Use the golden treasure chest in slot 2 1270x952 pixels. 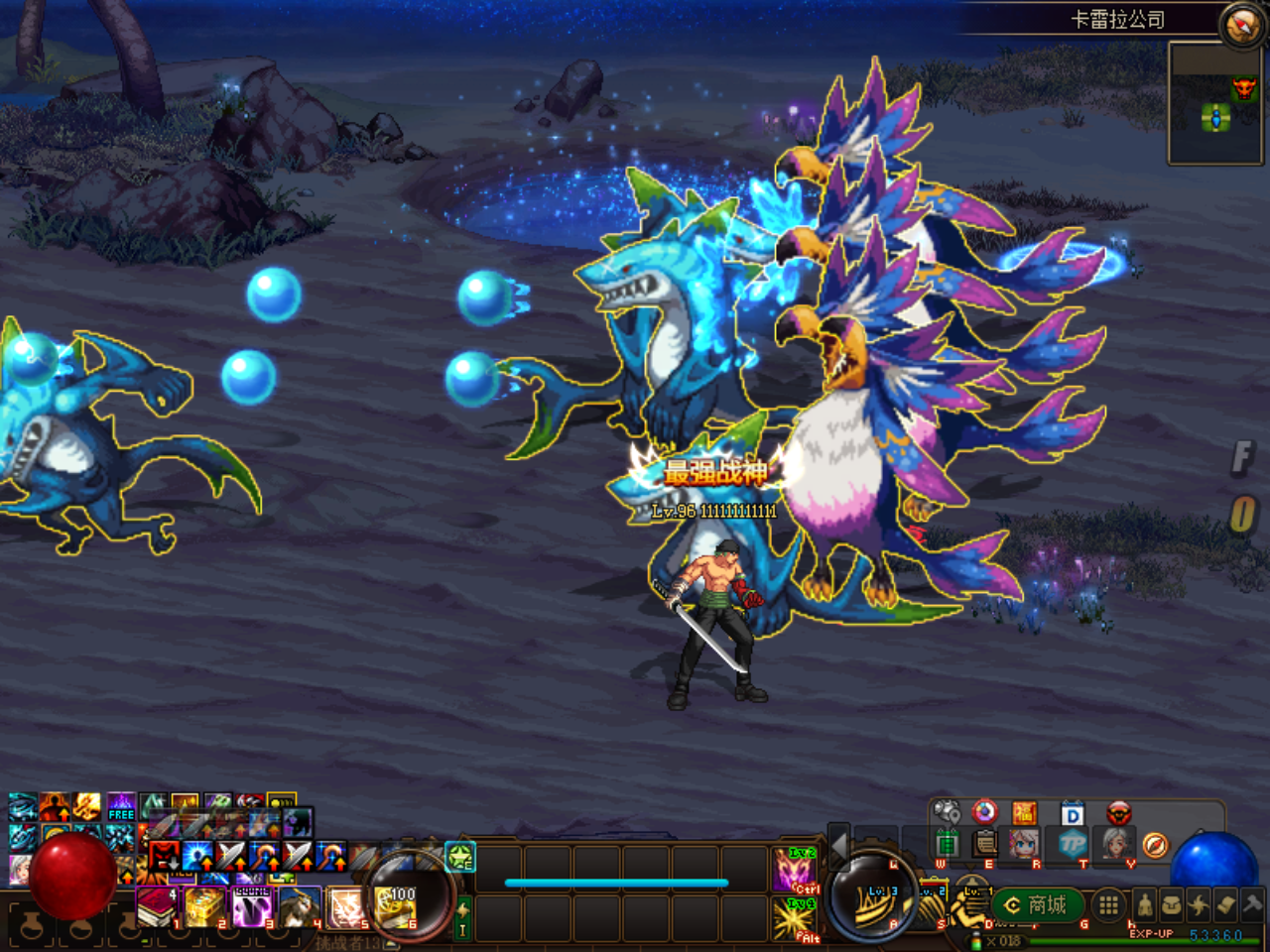pyautogui.click(x=204, y=906)
